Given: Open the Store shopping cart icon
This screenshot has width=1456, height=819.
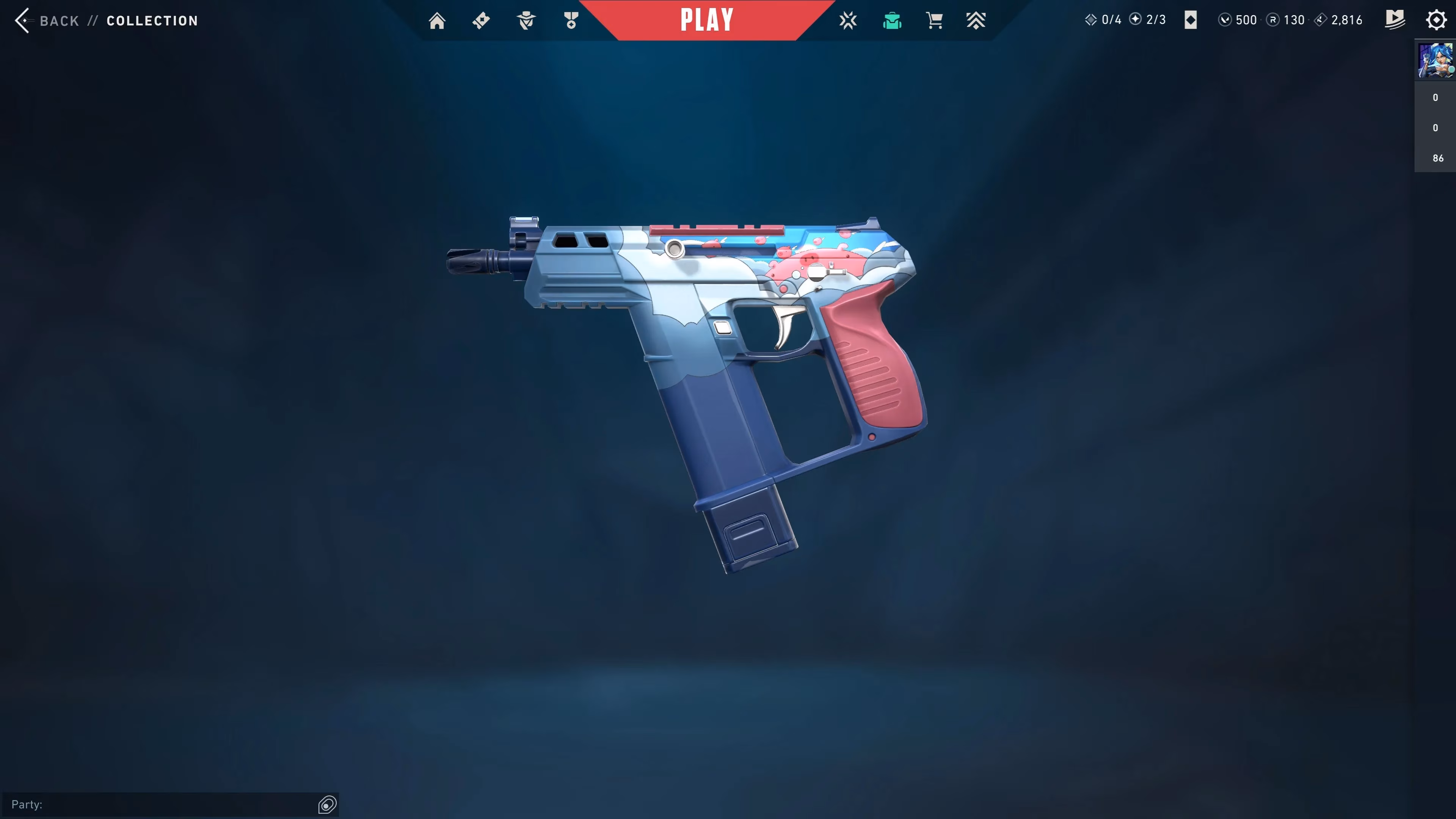Looking at the screenshot, I should (x=935, y=20).
